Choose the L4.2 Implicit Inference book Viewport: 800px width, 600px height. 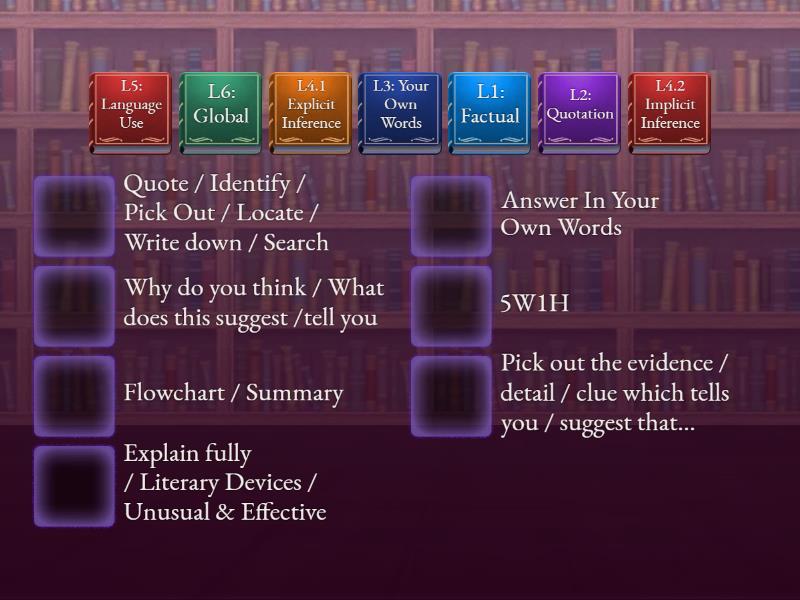coord(669,113)
